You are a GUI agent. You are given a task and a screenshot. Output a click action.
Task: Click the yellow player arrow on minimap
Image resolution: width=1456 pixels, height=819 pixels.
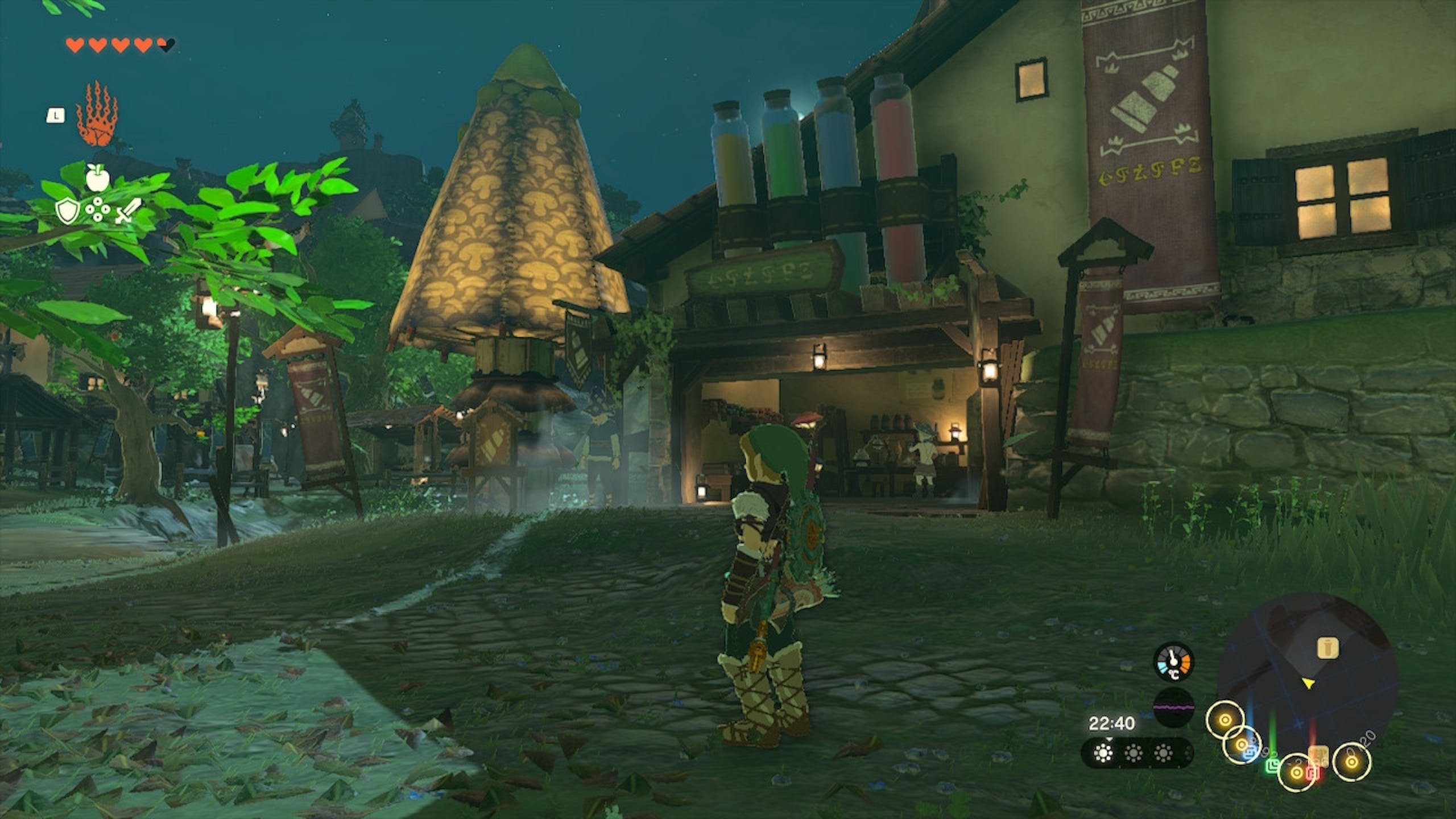(1309, 684)
